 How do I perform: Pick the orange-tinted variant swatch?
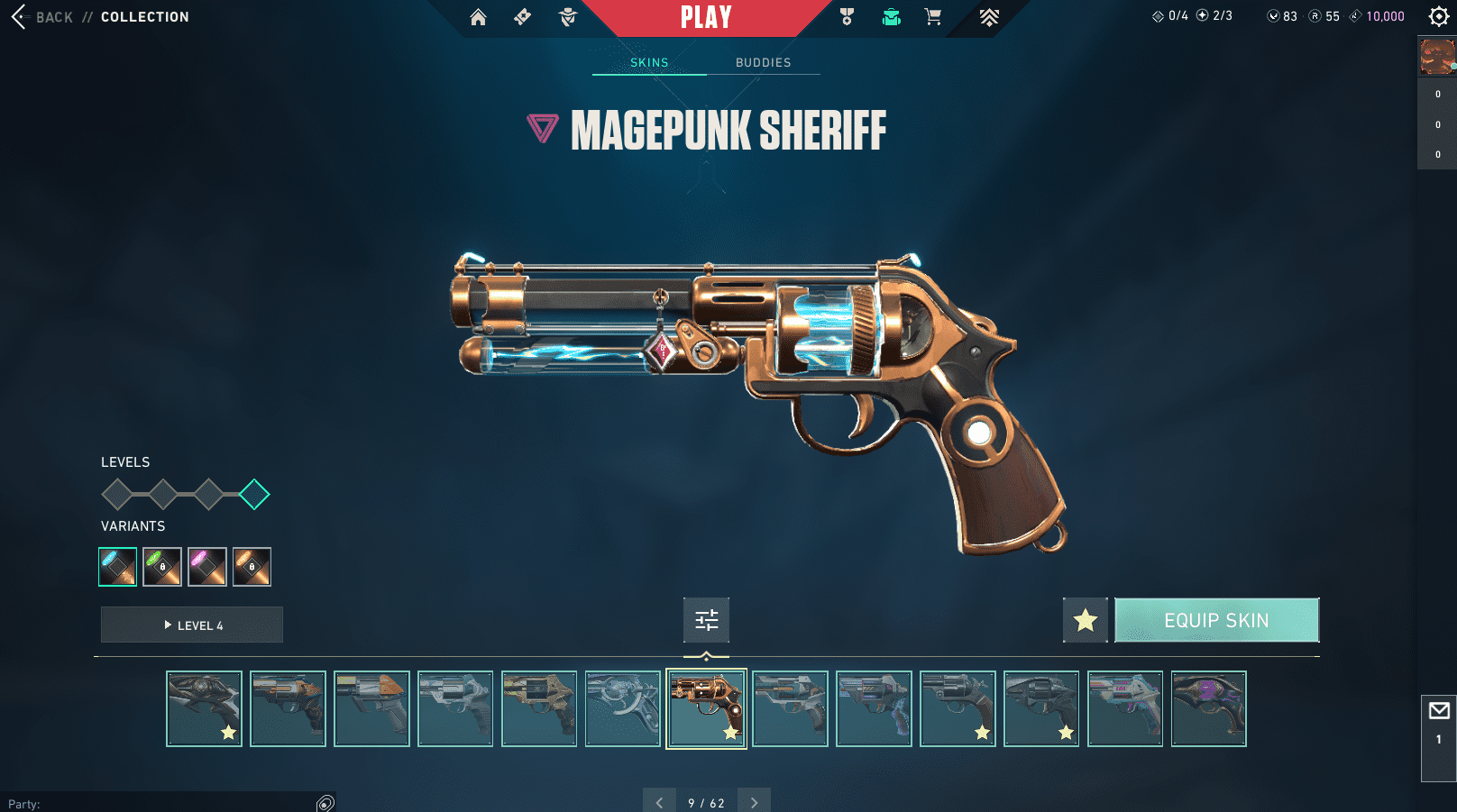(x=252, y=567)
